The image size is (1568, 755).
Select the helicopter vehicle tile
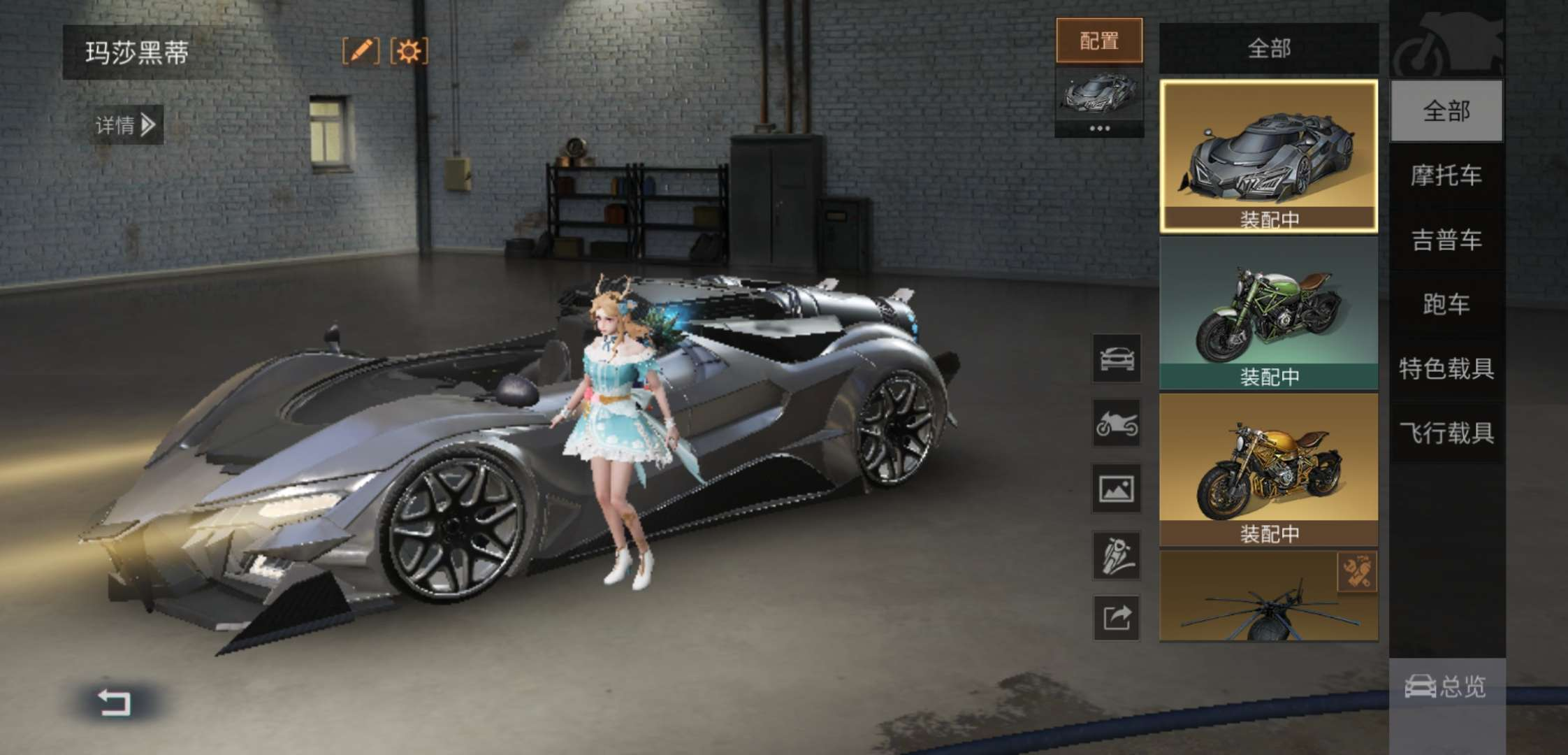click(1268, 596)
